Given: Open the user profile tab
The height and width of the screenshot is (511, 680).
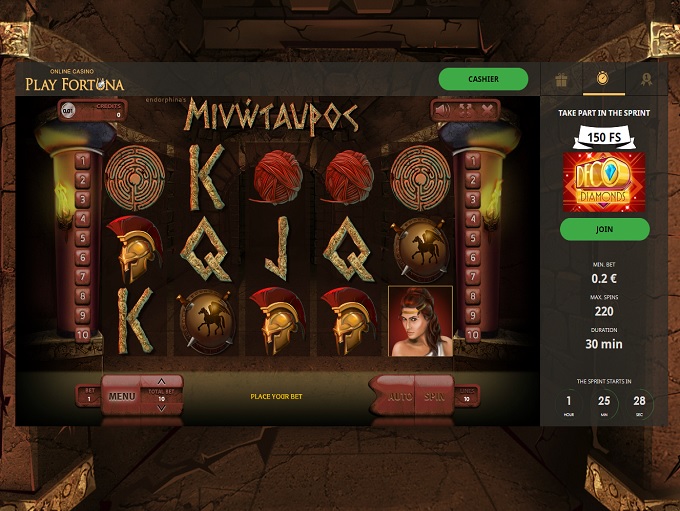Looking at the screenshot, I should 647,78.
